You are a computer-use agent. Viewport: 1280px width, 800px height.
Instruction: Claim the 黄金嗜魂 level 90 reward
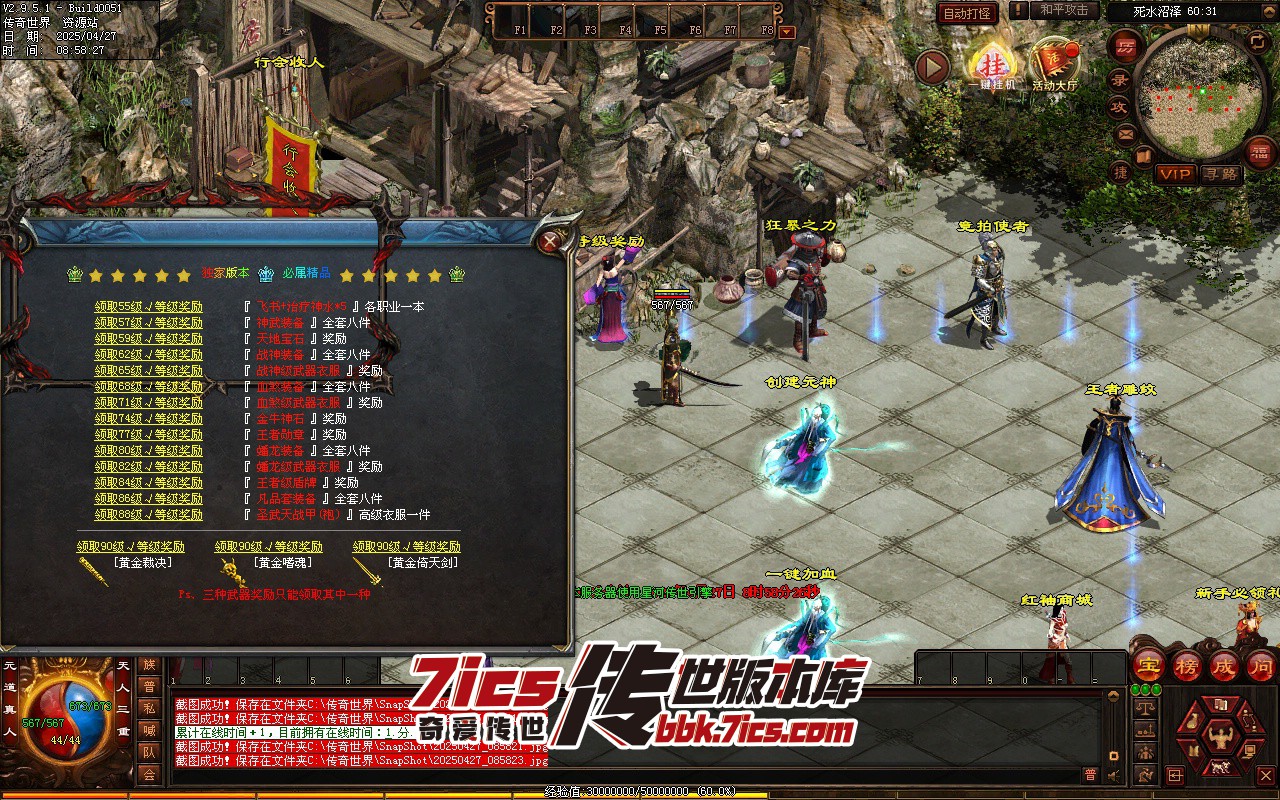(268, 547)
